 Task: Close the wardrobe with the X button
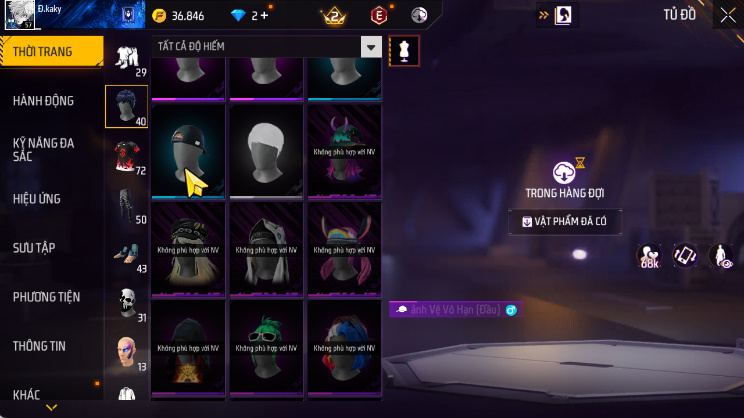(x=727, y=14)
